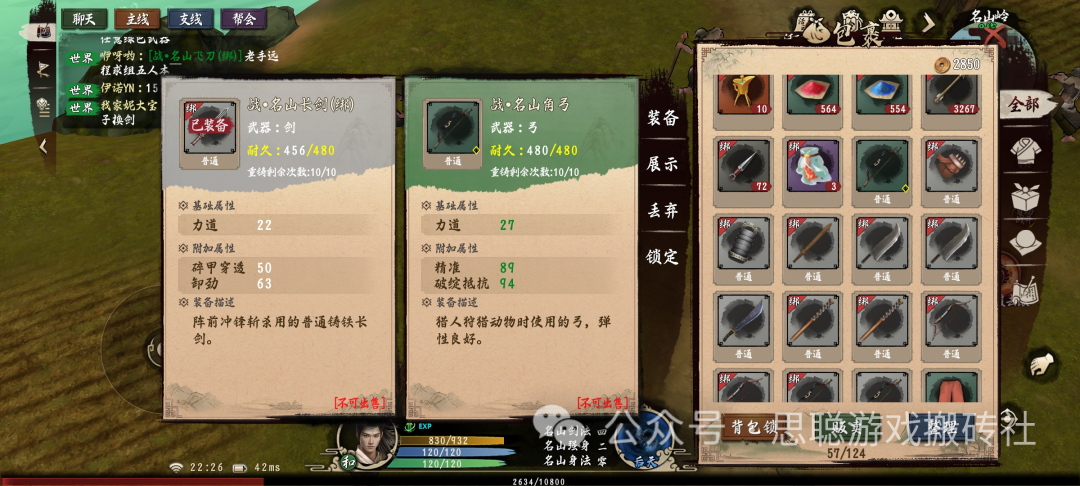Filter bag by the clothing robe icon
Viewport: 1080px width, 486px height.
1023,151
